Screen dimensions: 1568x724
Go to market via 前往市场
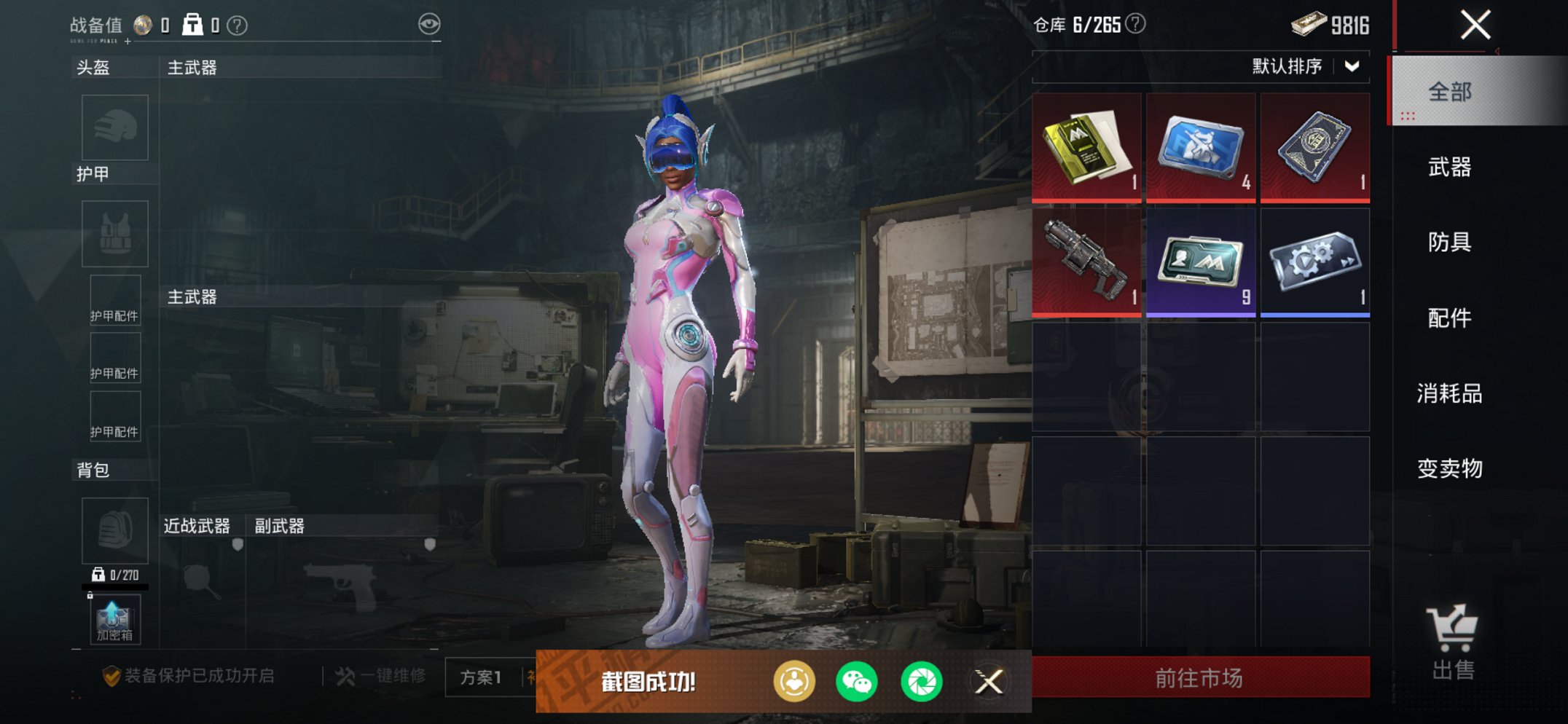(x=1200, y=678)
